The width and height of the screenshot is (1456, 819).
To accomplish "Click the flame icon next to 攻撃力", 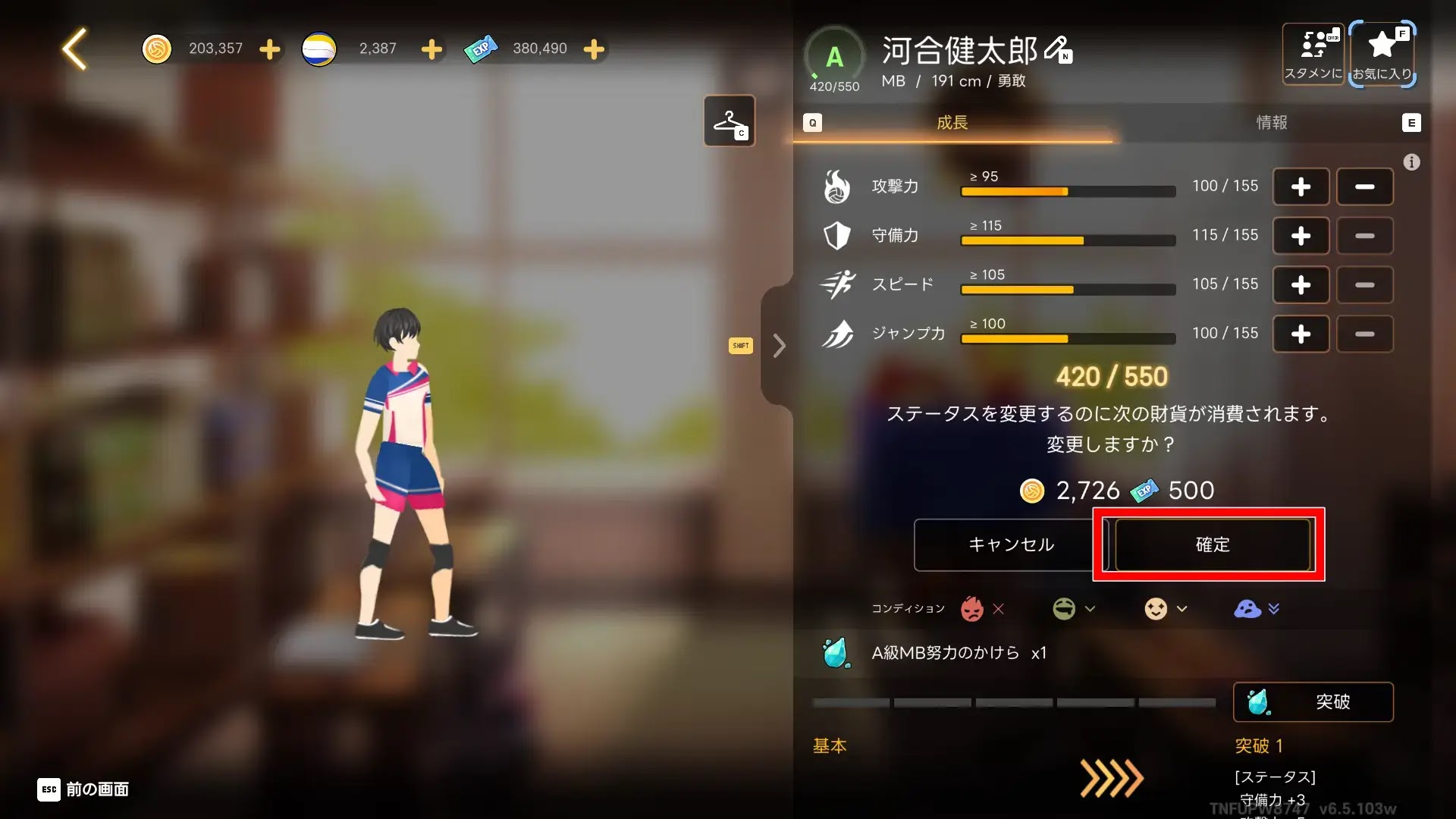I will point(836,187).
